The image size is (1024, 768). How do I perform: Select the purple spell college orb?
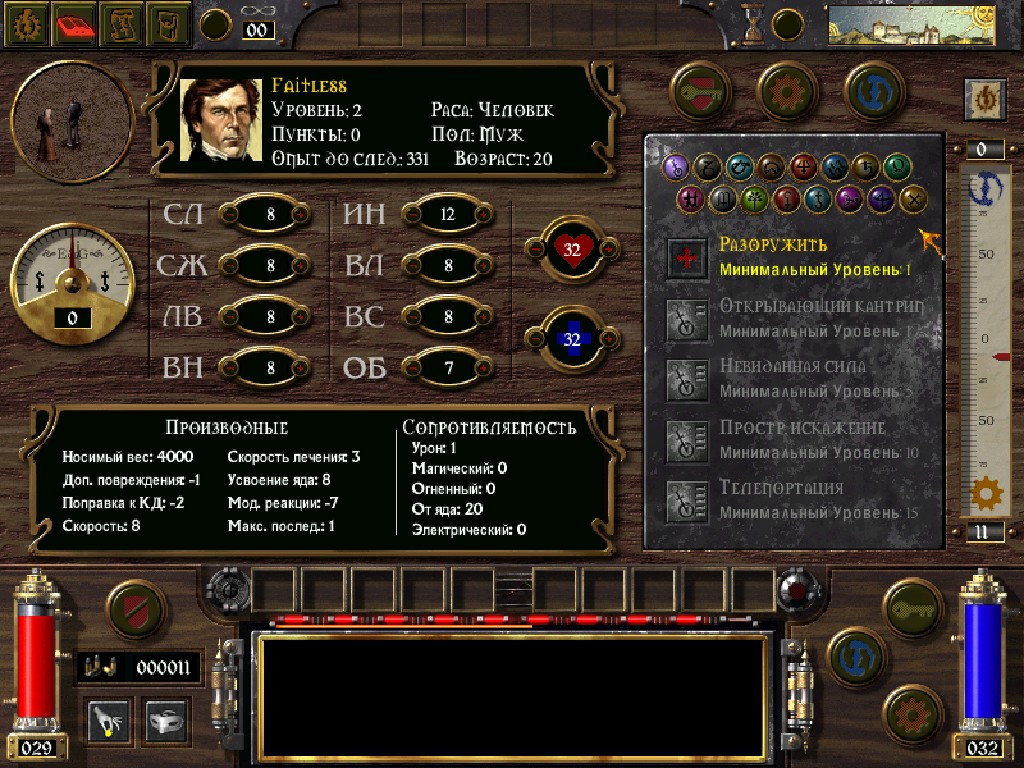(850, 198)
